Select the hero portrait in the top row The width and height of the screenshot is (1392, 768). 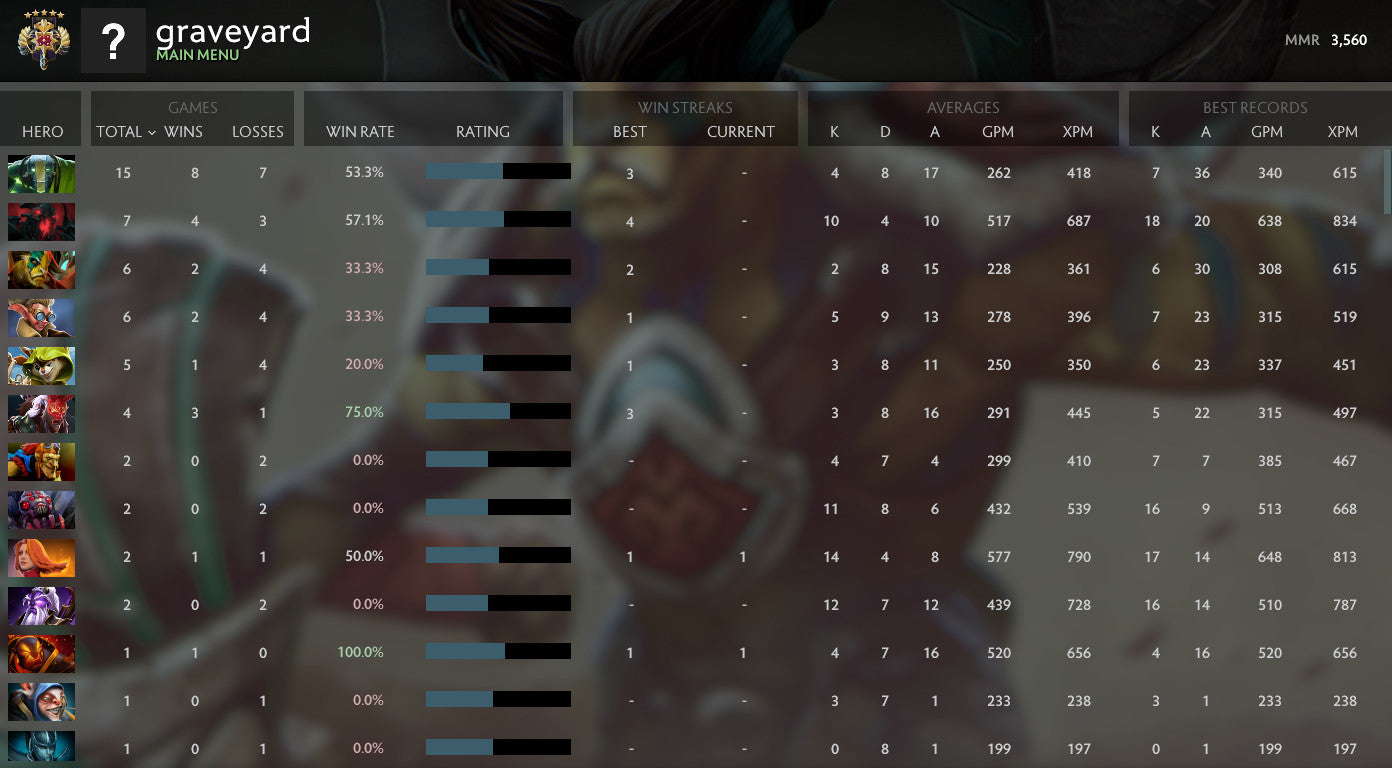click(41, 173)
